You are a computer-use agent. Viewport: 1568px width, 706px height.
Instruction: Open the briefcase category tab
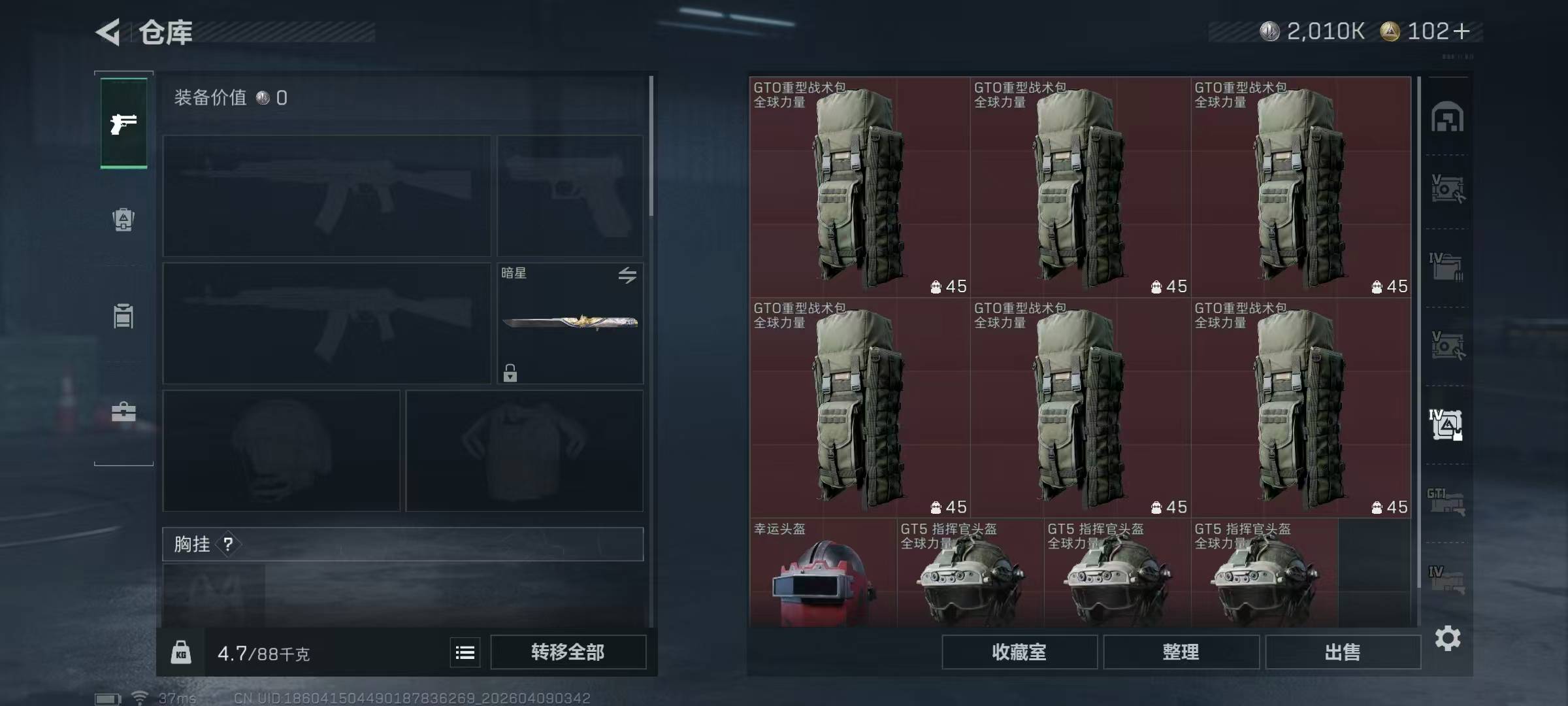pos(123,412)
